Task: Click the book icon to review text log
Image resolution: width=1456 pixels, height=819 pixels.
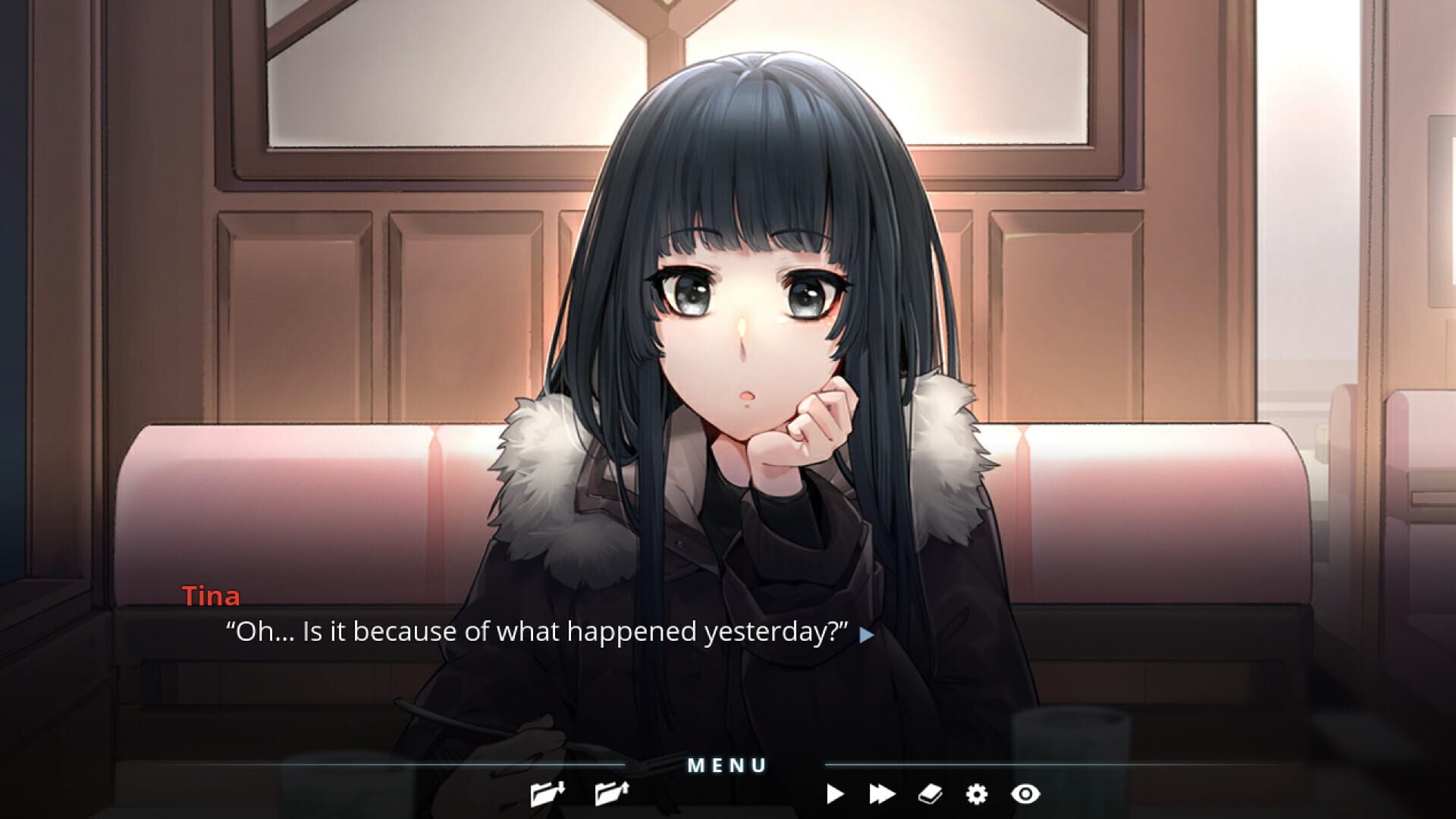Action: (930, 793)
